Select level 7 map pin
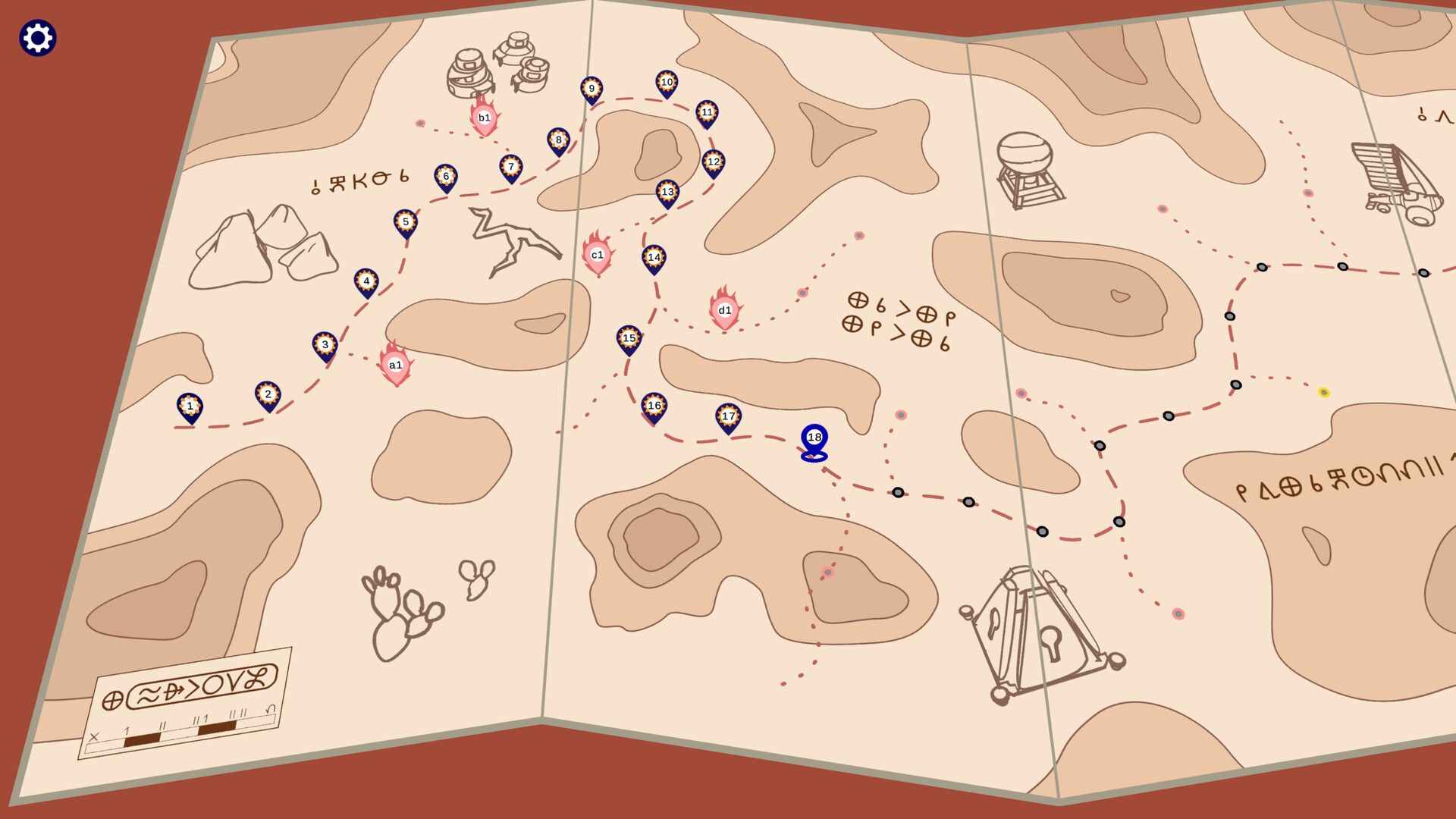 (x=510, y=165)
